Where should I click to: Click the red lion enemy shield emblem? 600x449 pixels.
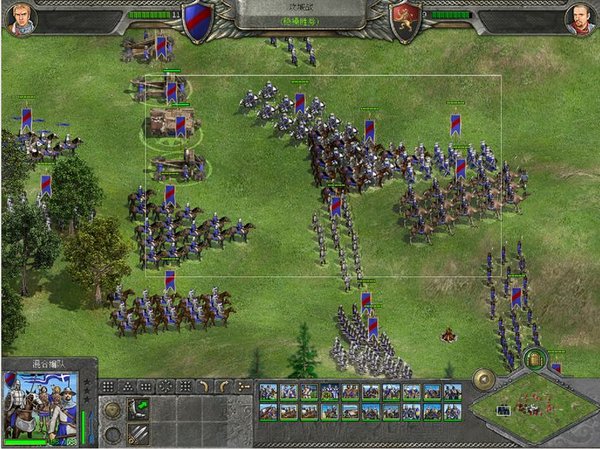404,22
